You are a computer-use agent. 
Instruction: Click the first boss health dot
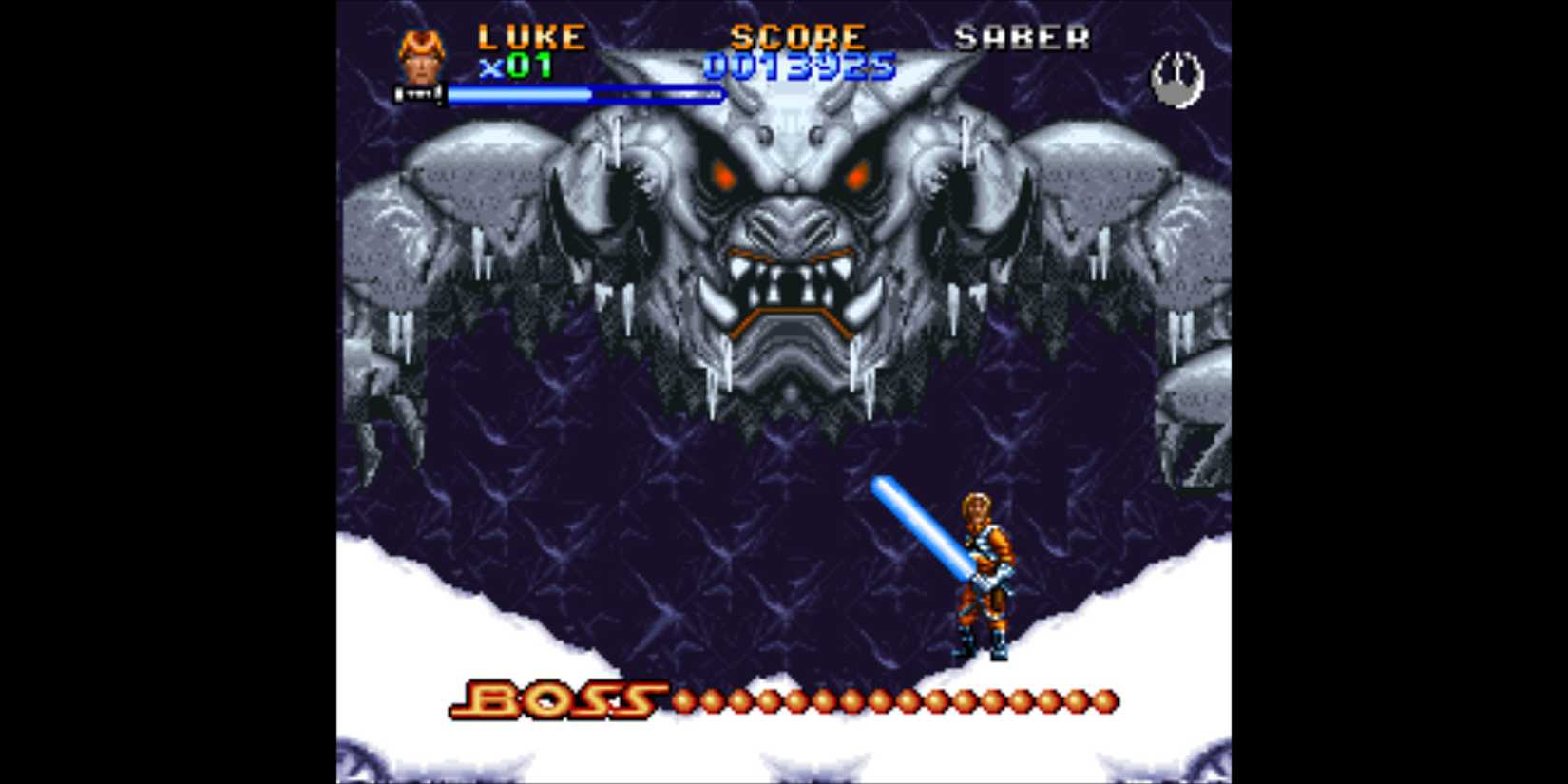pyautogui.click(x=681, y=698)
